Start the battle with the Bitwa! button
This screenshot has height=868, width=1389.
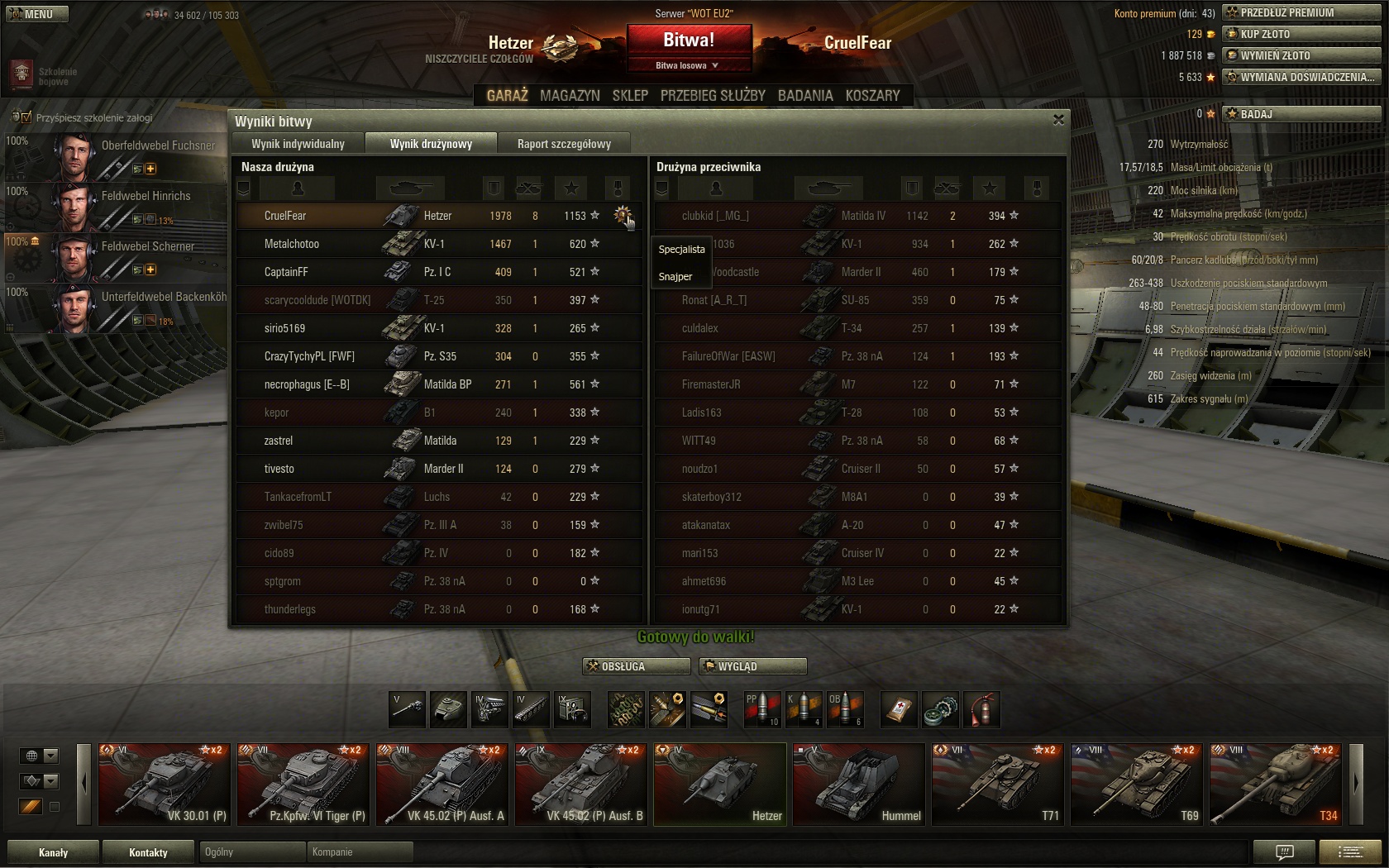689,40
